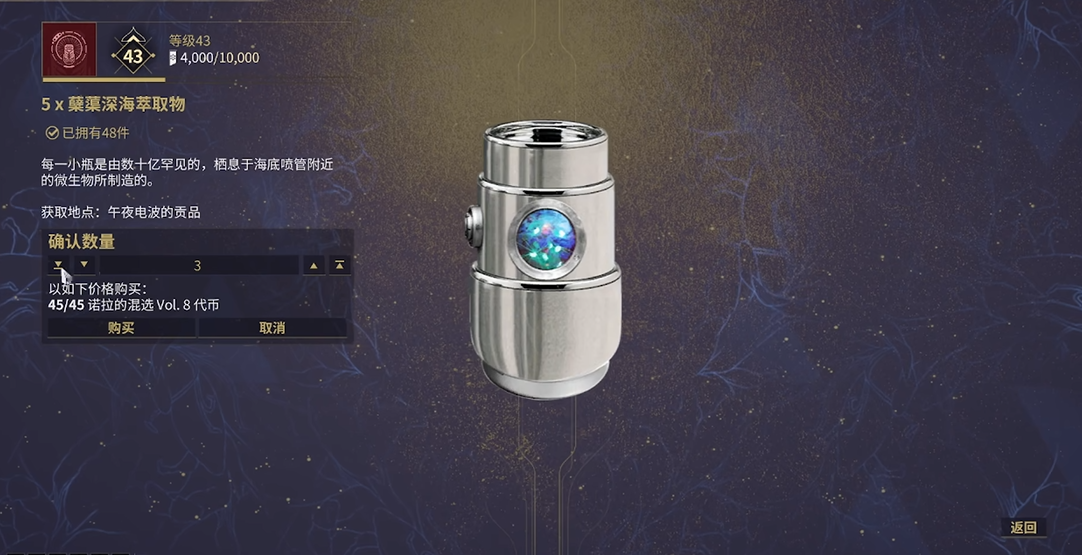The image size is (1082, 555).
Task: Decrease quantity by one
Action: click(84, 265)
